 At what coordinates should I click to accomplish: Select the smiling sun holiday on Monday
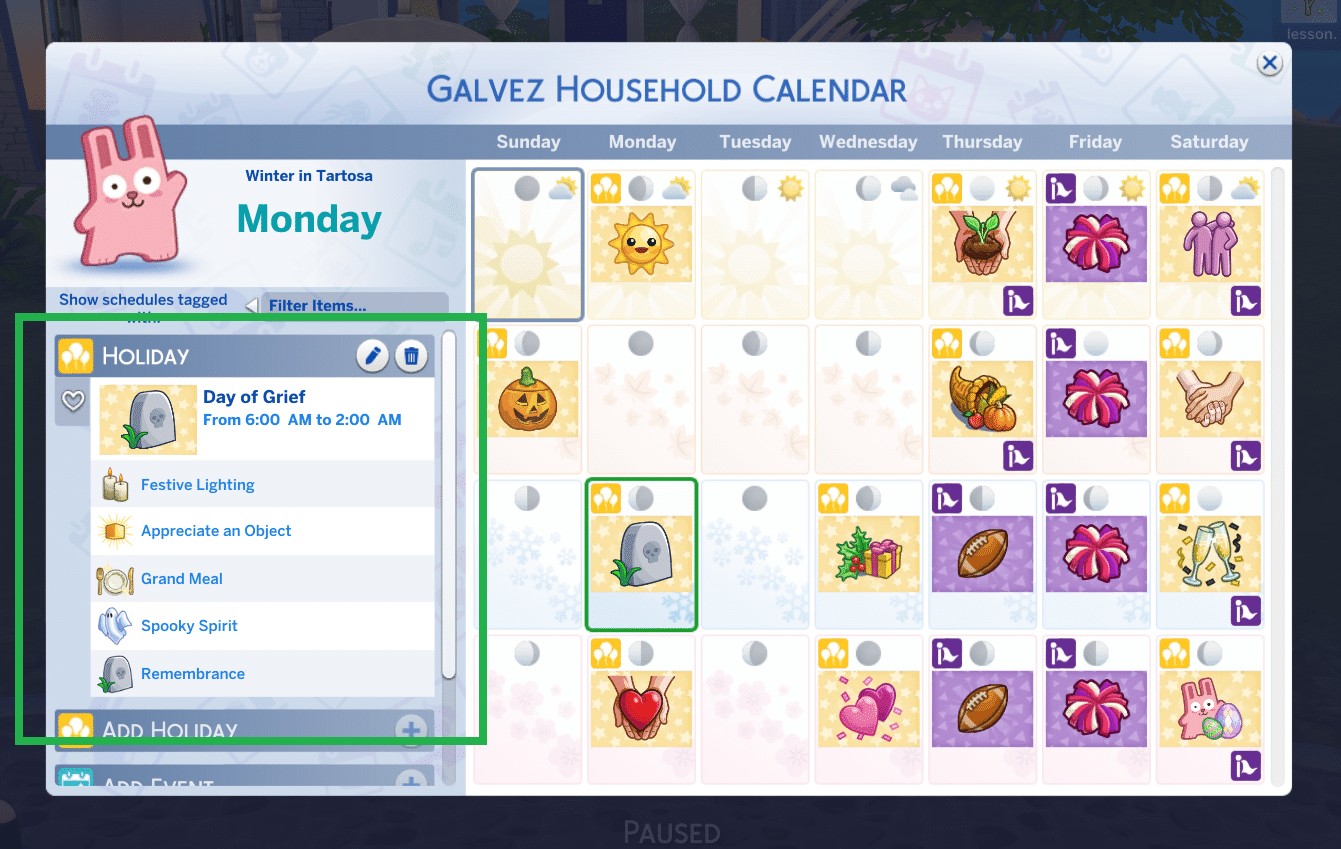pyautogui.click(x=641, y=245)
